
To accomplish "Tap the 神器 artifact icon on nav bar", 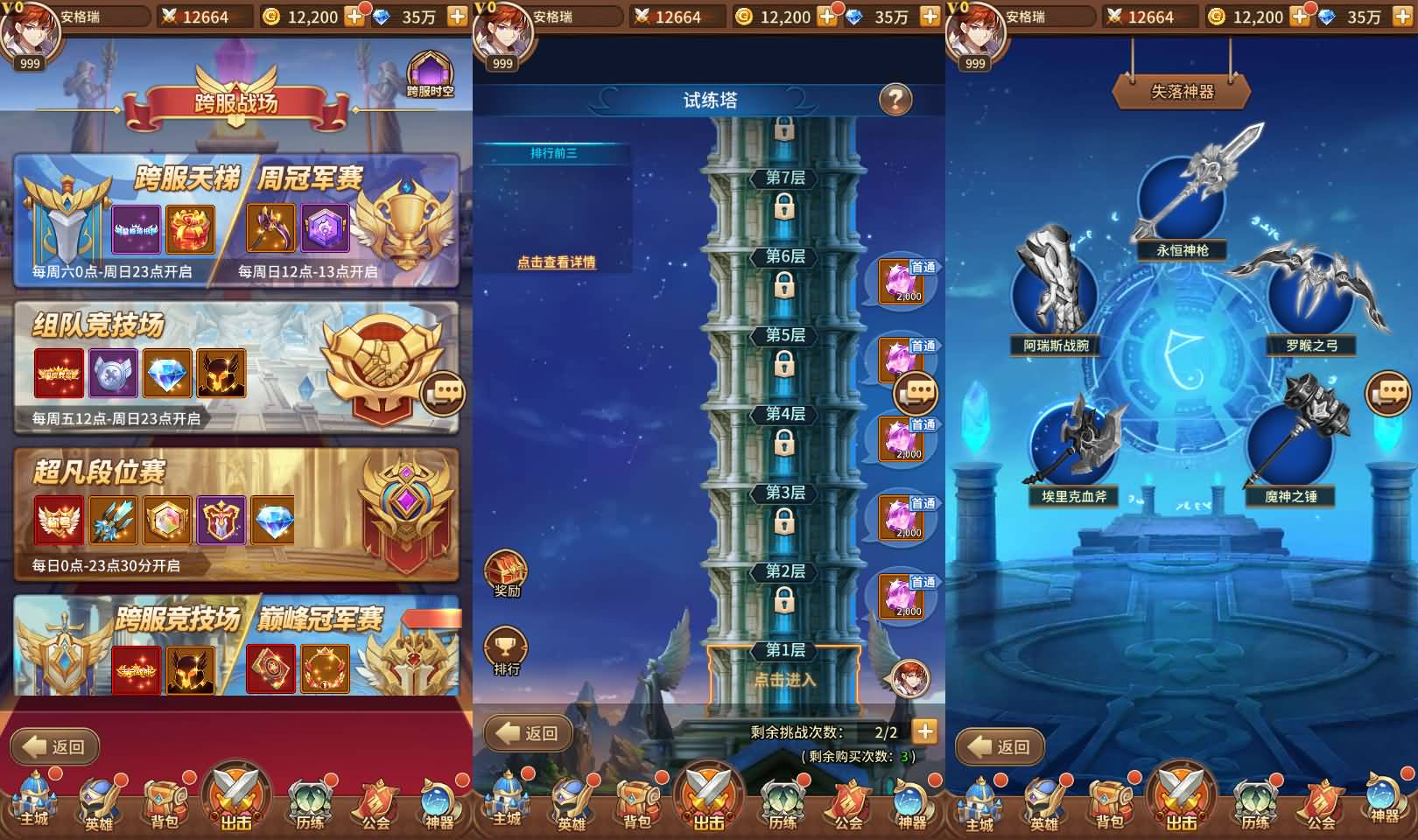I will [436, 801].
